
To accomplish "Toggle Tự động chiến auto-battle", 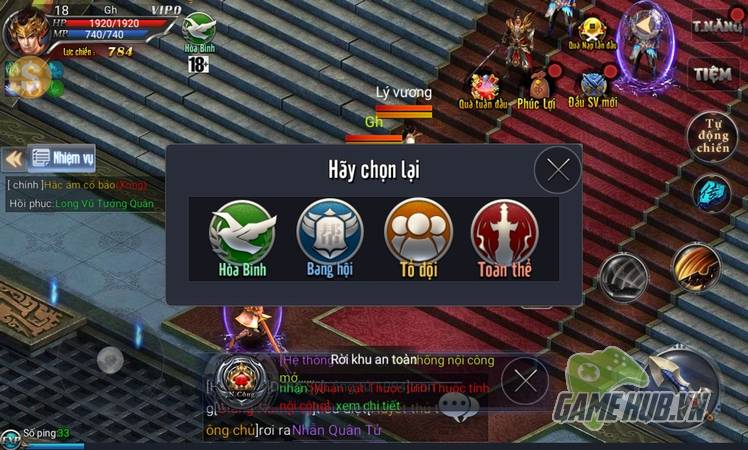I will coord(713,137).
